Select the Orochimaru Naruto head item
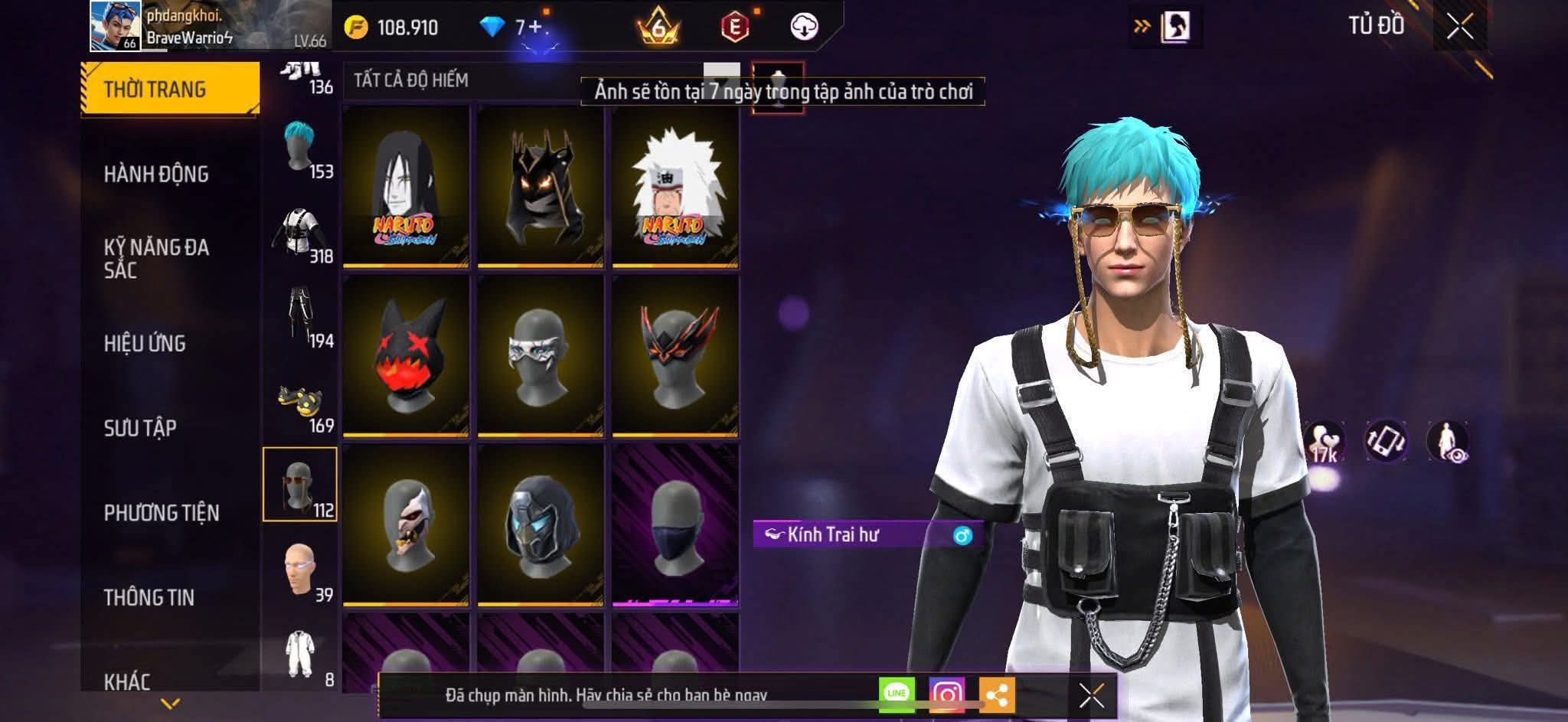This screenshot has height=722, width=1568. tap(406, 187)
